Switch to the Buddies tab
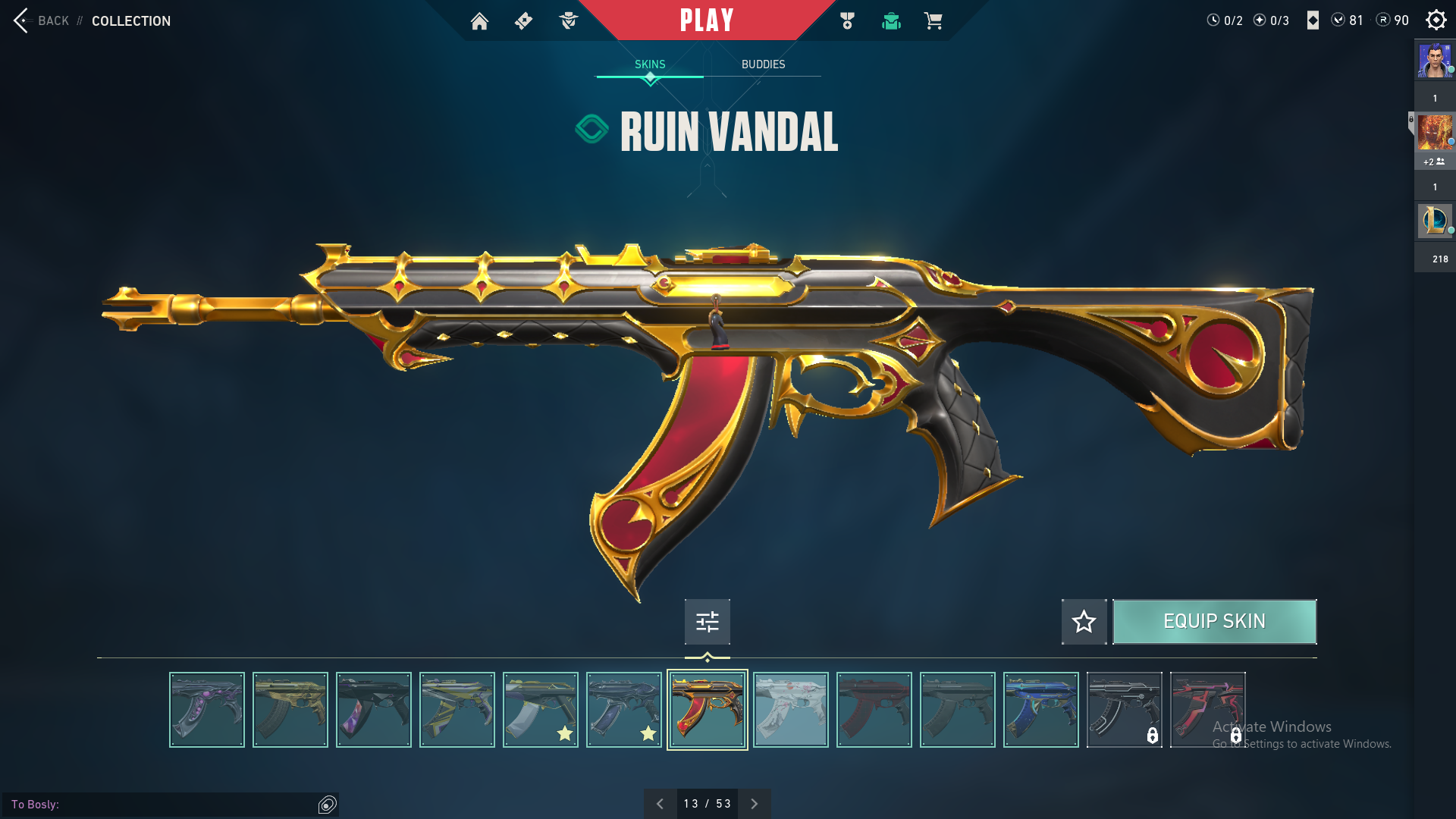 tap(763, 64)
